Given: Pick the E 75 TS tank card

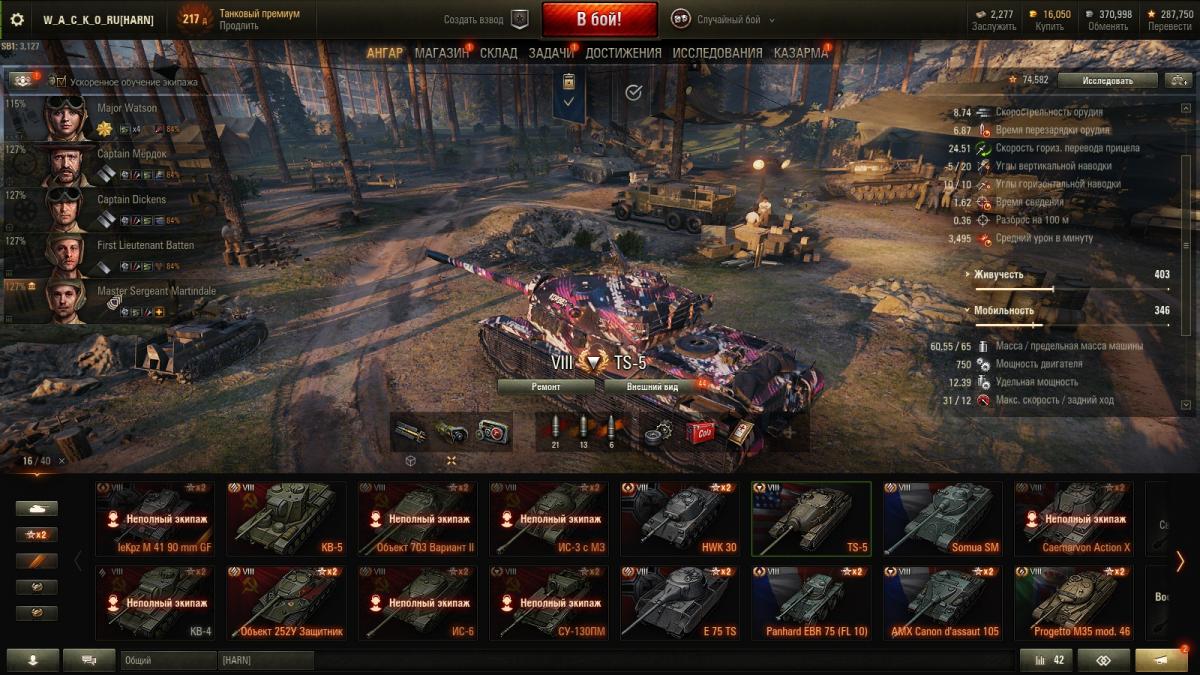Looking at the screenshot, I should [x=680, y=603].
